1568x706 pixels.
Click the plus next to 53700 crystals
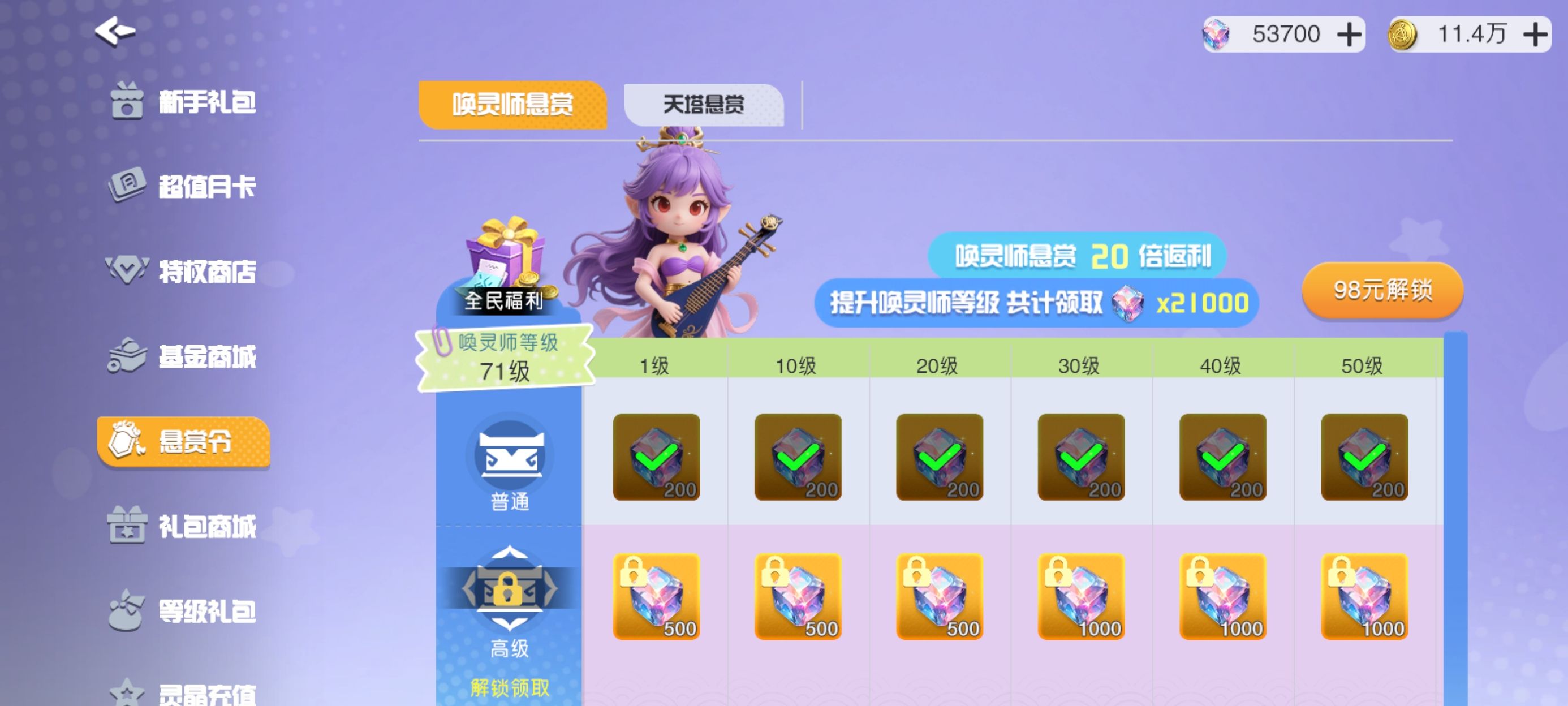coord(1351,35)
